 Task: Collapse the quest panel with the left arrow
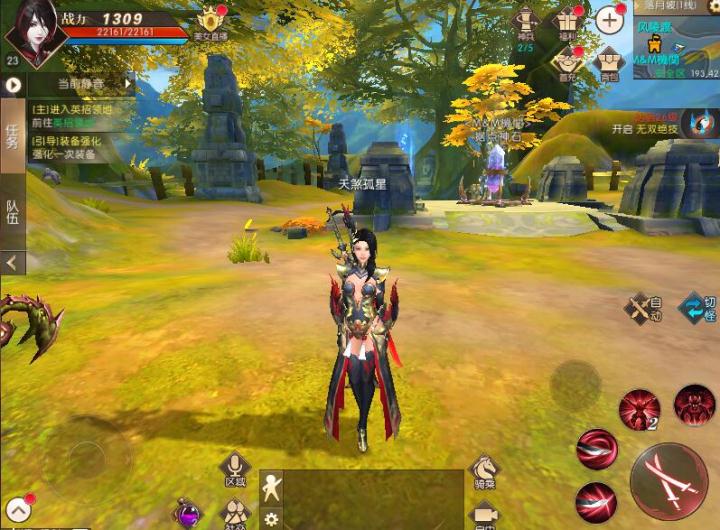(12, 263)
